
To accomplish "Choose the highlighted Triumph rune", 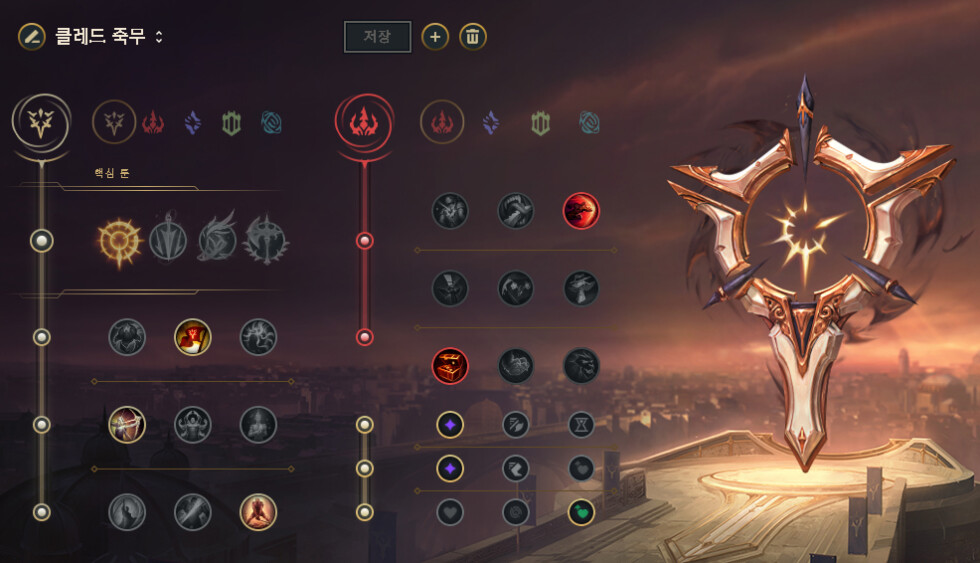I will pos(193,337).
